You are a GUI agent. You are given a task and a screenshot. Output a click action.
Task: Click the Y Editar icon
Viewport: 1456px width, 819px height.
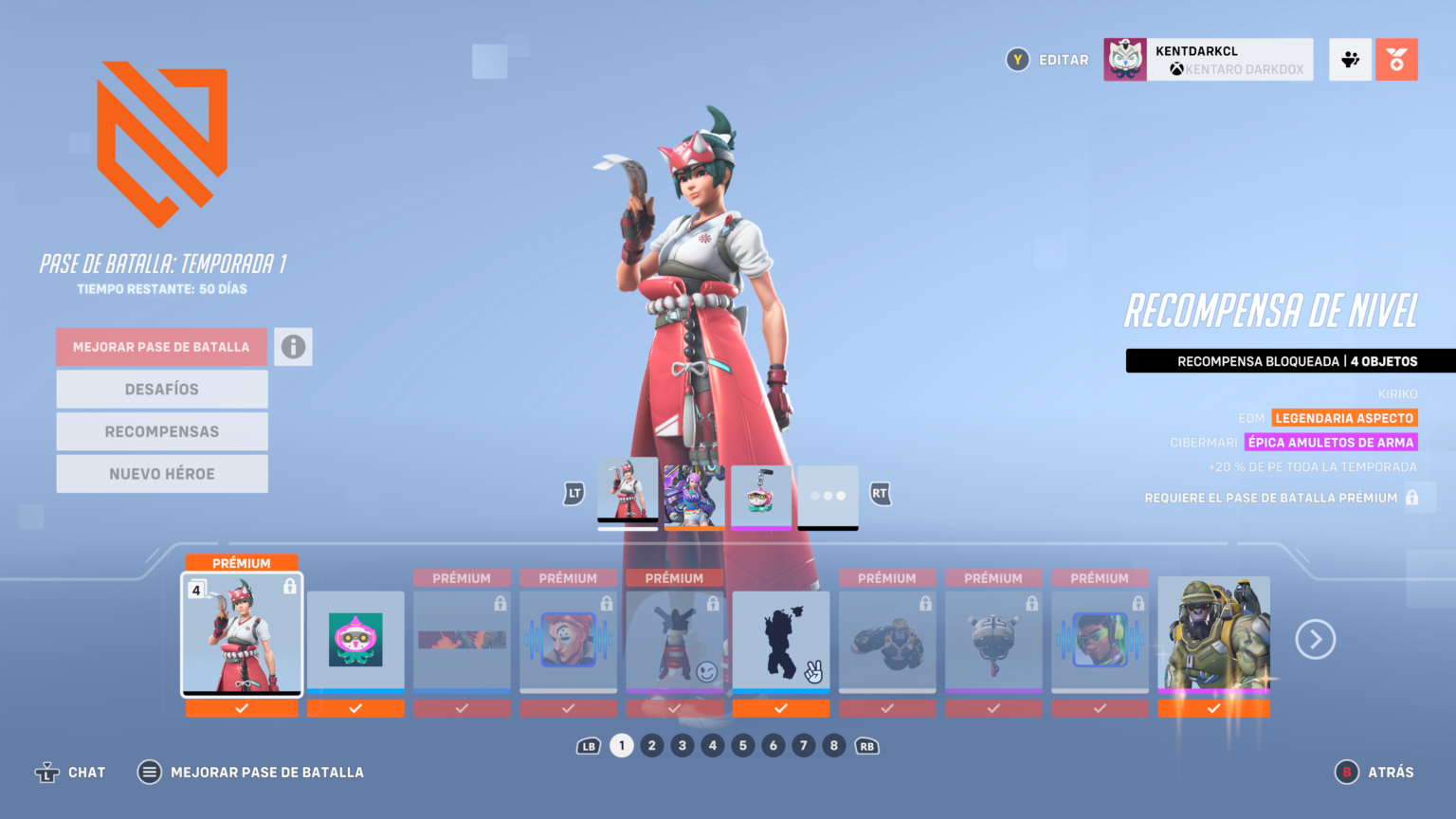(1017, 59)
